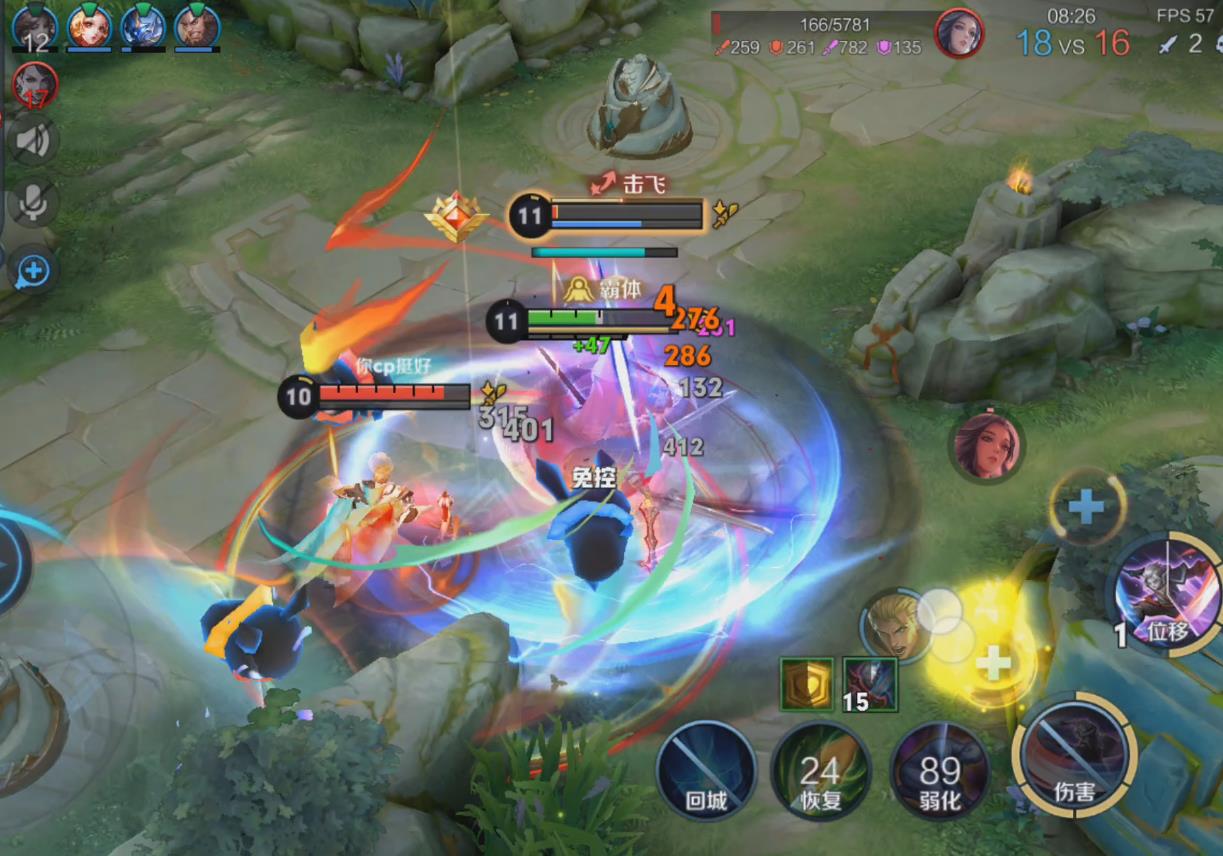Upgrade skill with the glowing yellow plus

coord(992,663)
